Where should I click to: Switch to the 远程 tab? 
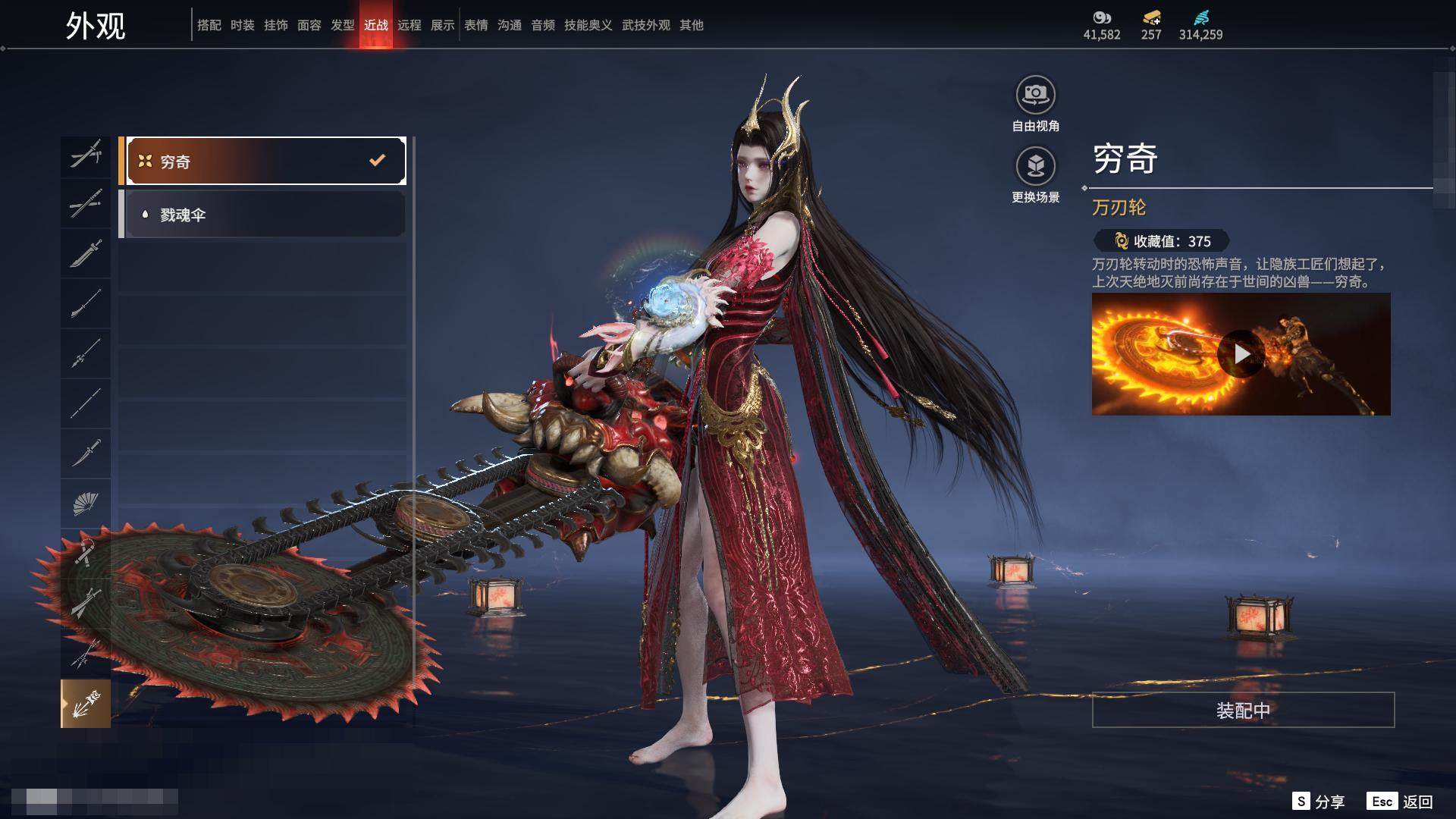tap(409, 25)
